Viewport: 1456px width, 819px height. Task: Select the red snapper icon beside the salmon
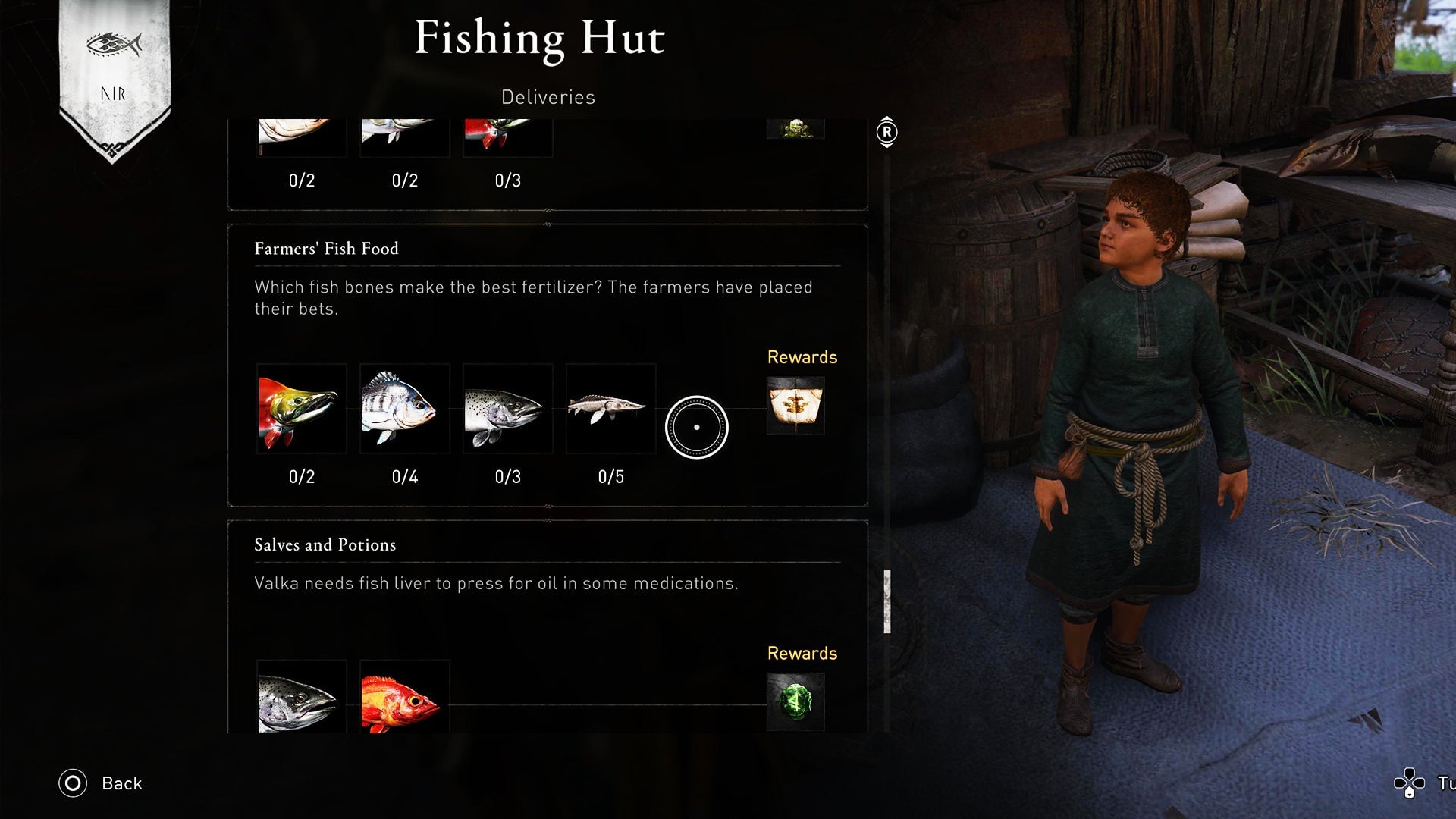pyautogui.click(x=404, y=698)
